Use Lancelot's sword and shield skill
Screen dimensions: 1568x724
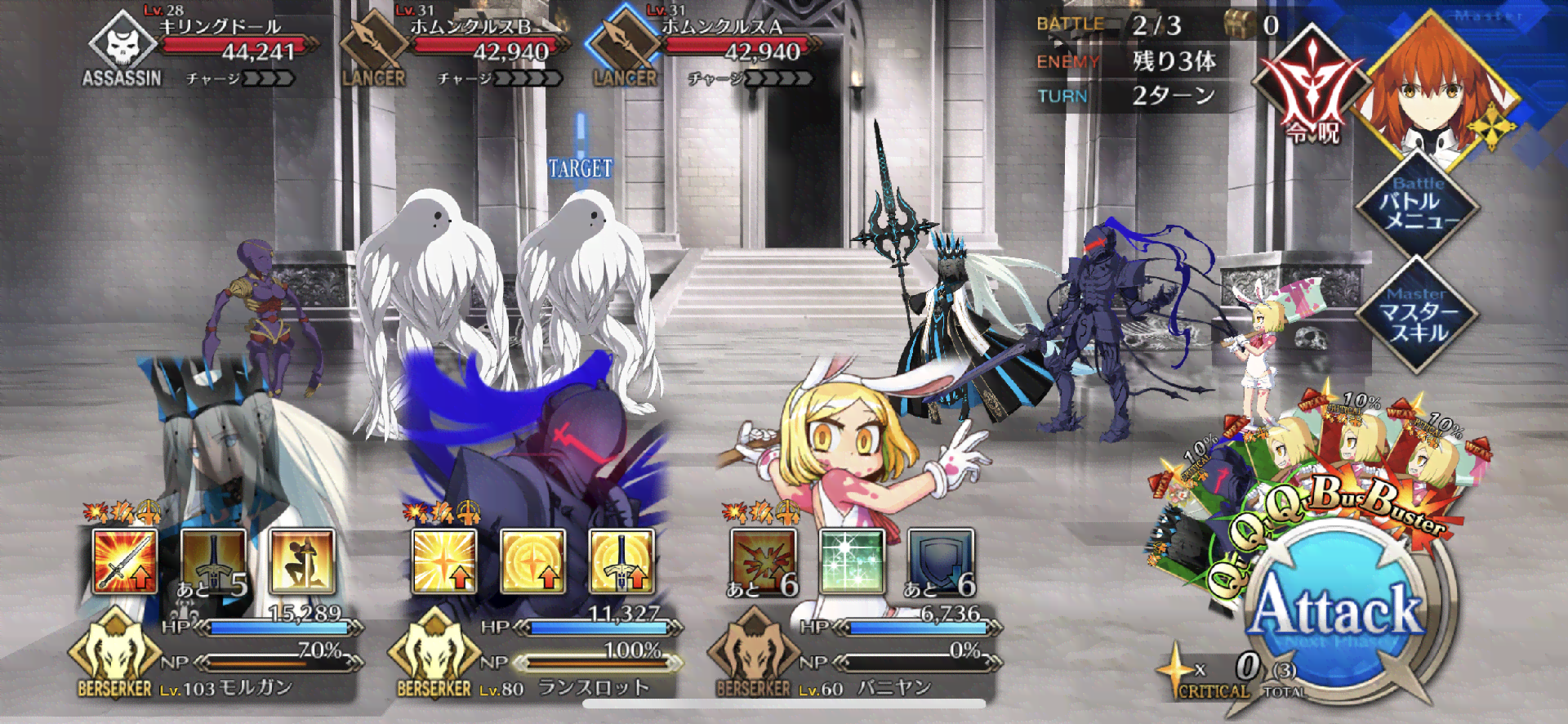tap(621, 561)
